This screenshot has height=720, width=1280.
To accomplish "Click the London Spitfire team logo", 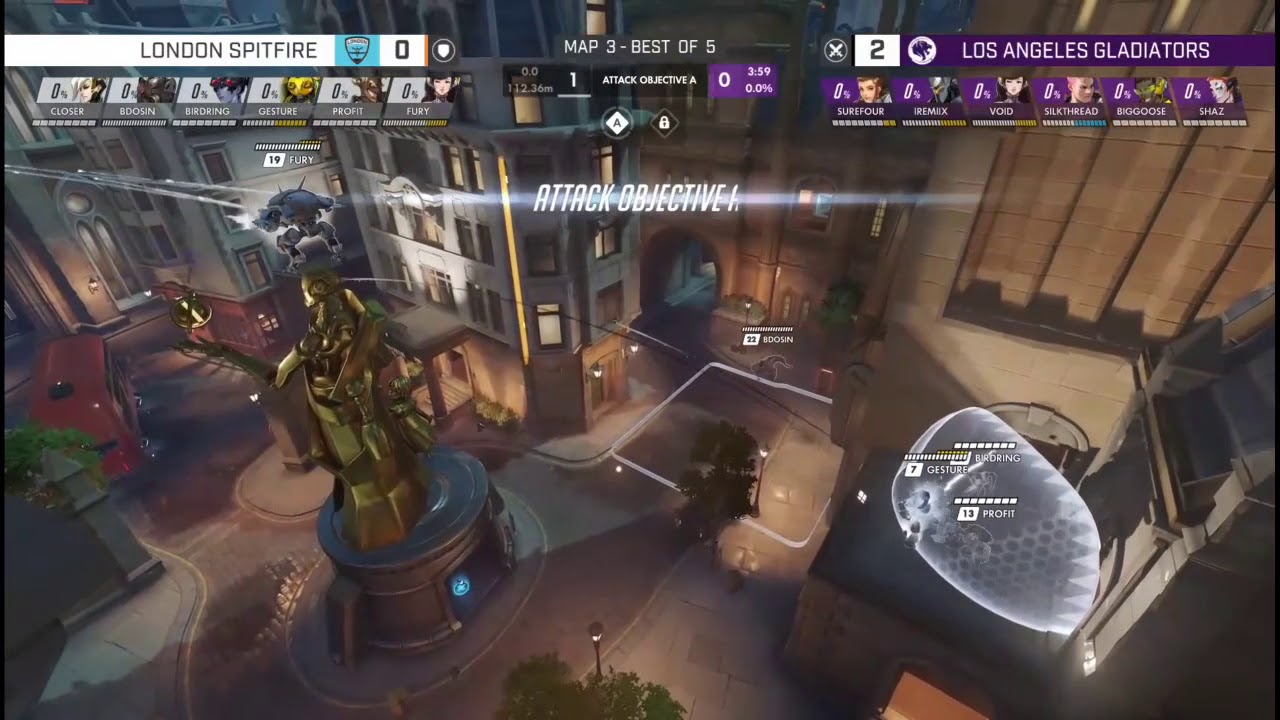I will [355, 50].
